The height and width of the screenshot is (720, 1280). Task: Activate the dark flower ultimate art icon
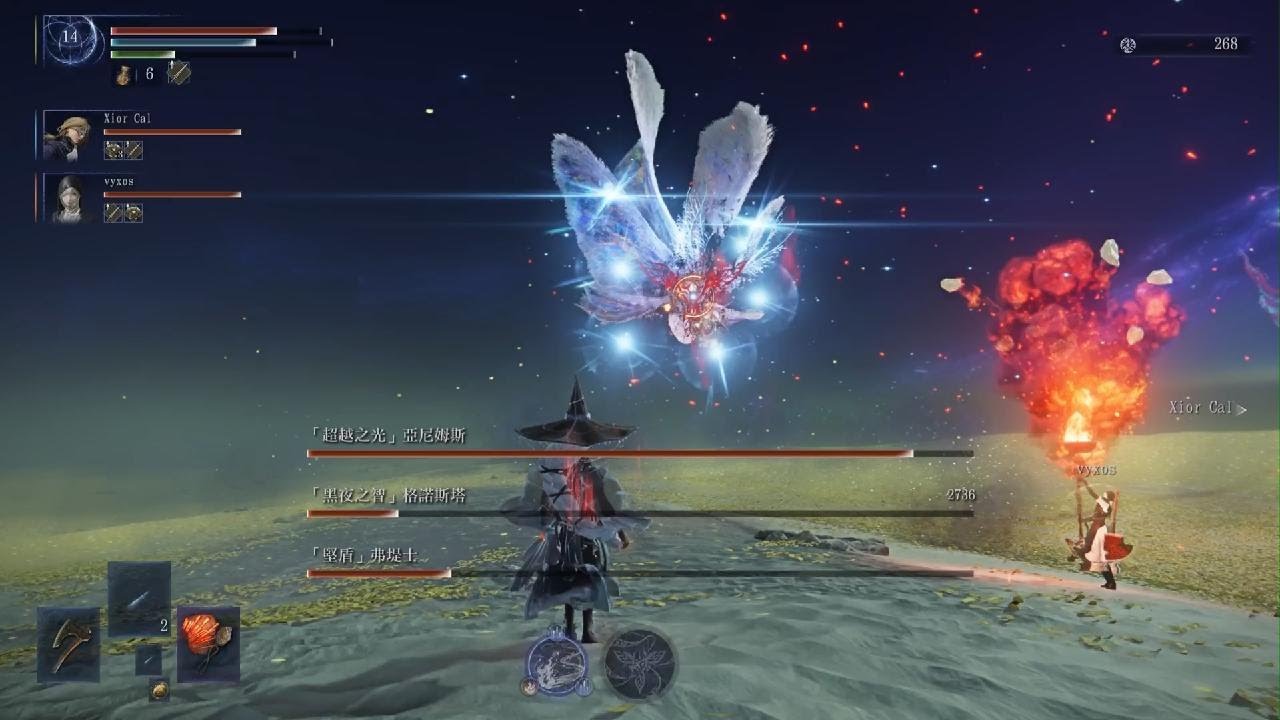[639, 663]
